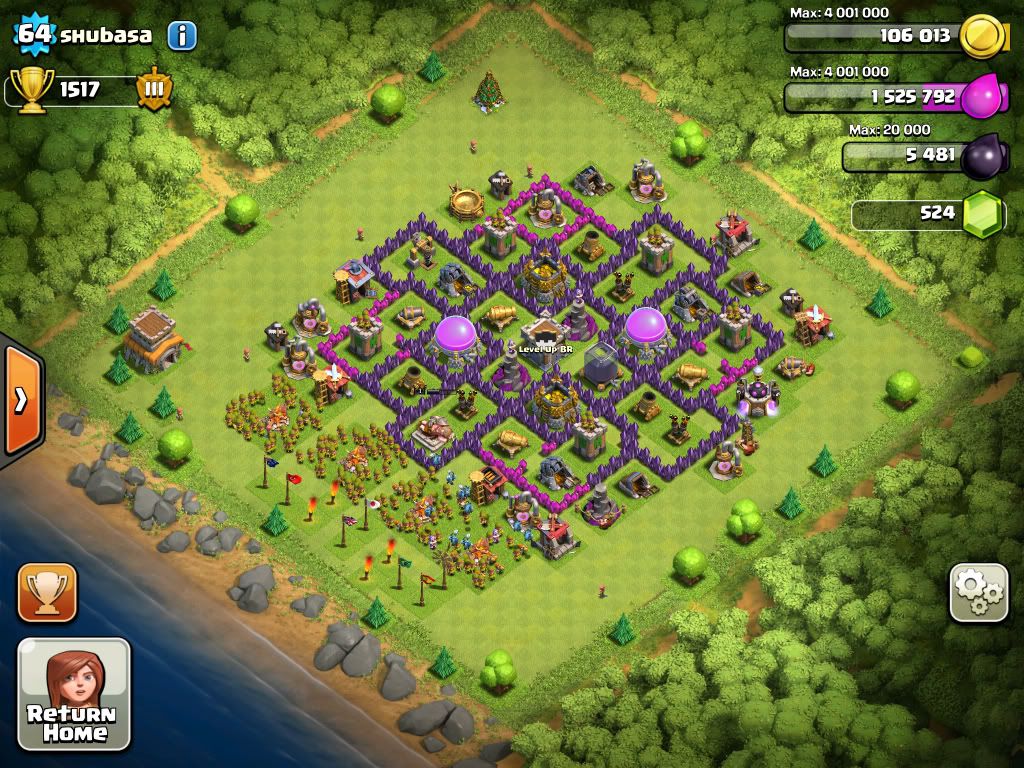This screenshot has width=1024, height=768.
Task: Tap the league badge next to trophies
Action: (155, 89)
